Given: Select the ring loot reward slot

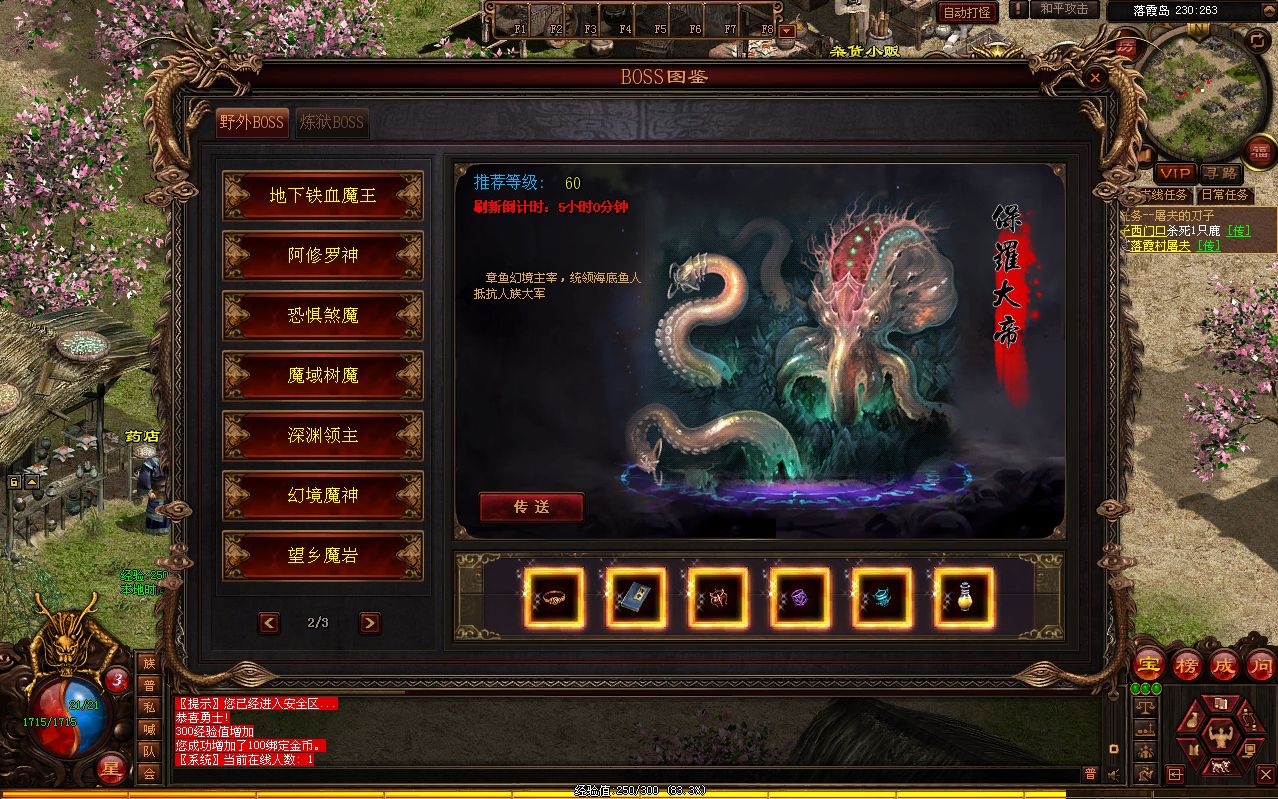Looking at the screenshot, I should [553, 598].
